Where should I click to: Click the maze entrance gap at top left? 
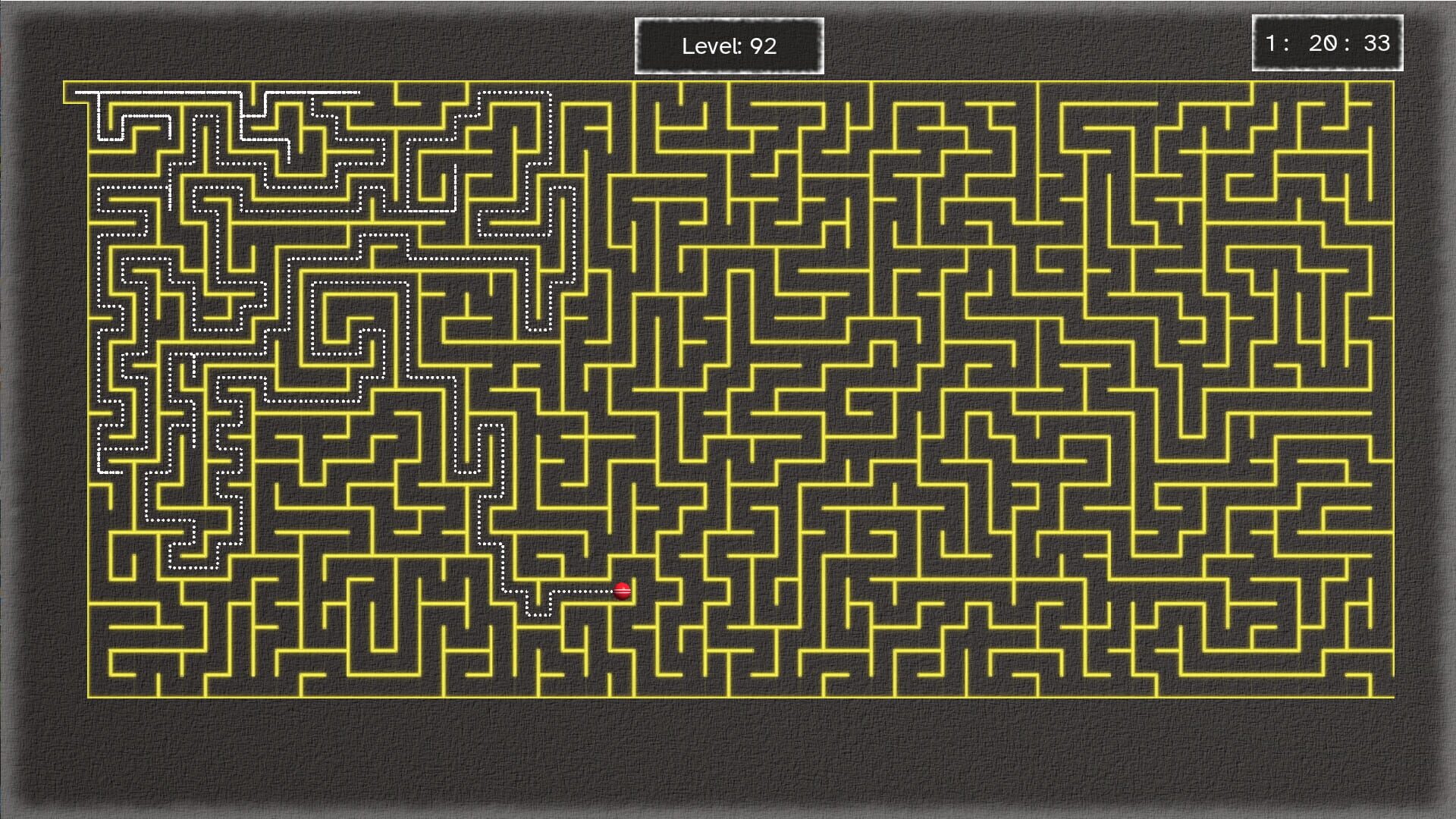pos(76,93)
